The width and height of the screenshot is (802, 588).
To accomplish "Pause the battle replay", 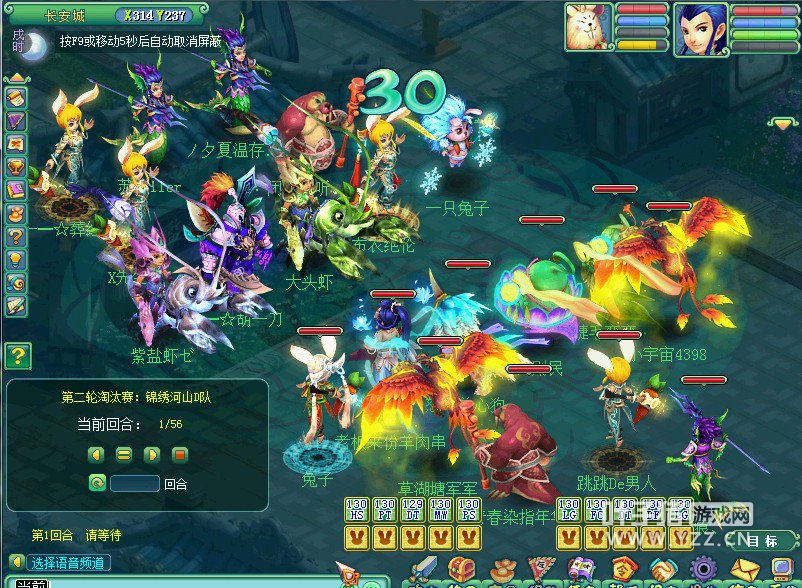I will 124,454.
